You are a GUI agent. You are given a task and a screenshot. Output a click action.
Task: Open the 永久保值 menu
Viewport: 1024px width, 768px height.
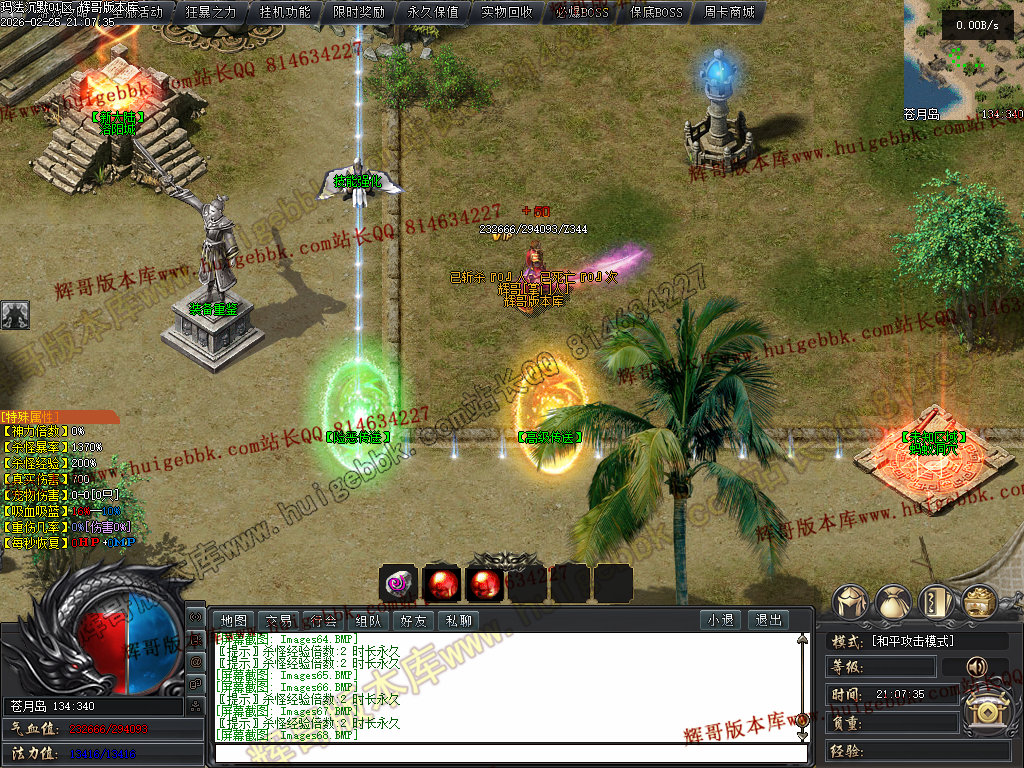(433, 12)
